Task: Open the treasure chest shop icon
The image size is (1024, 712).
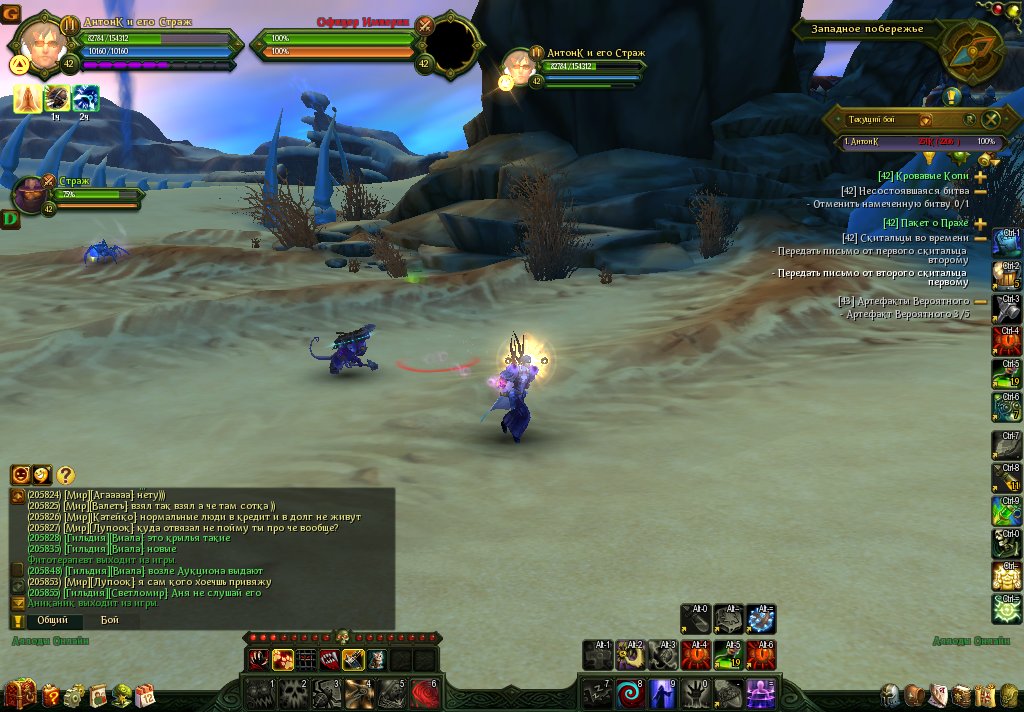Action: [x=19, y=693]
